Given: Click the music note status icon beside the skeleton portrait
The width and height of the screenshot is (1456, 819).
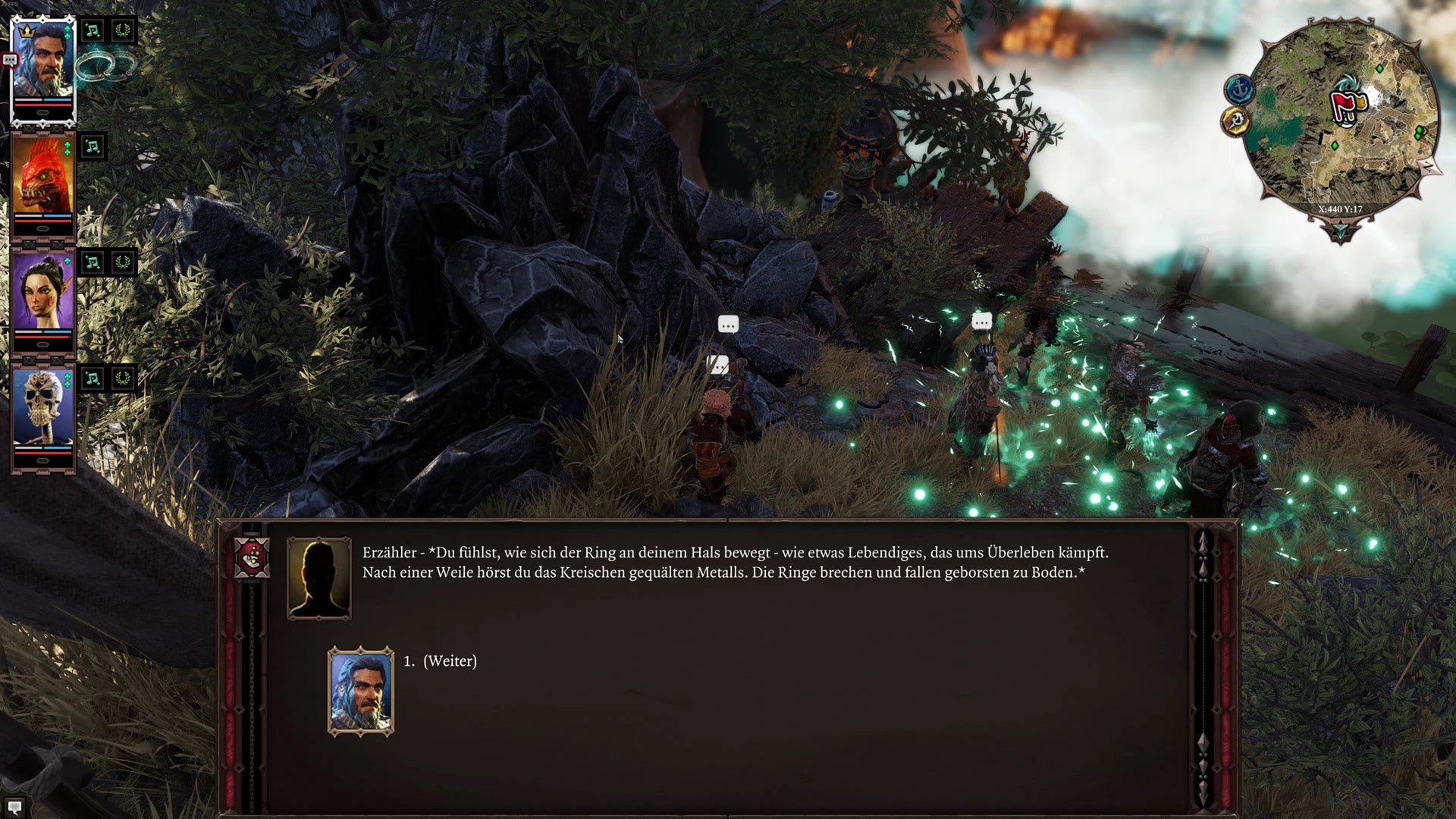Looking at the screenshot, I should 91,379.
